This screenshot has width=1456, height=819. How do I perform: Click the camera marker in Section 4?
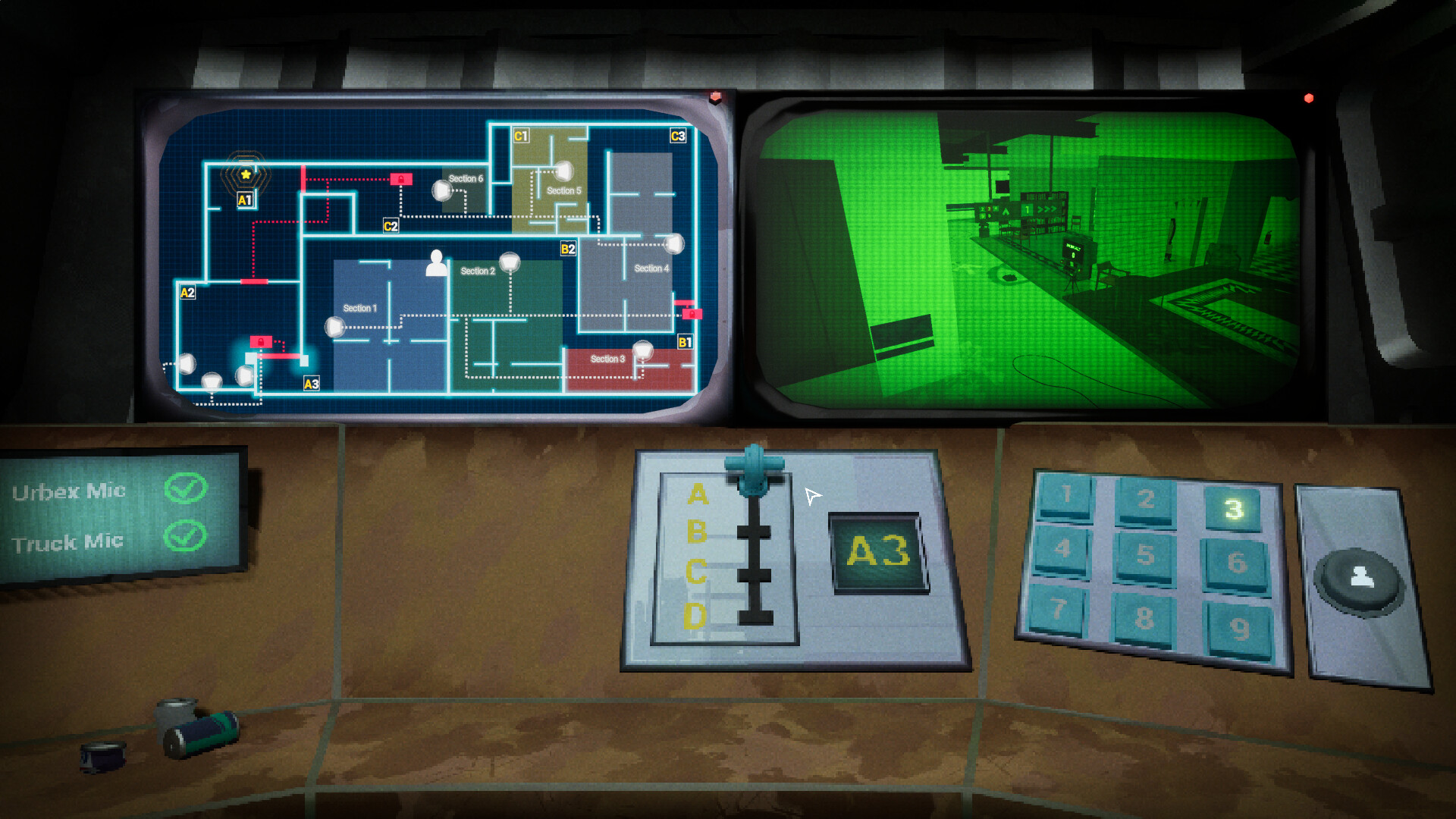coord(673,243)
